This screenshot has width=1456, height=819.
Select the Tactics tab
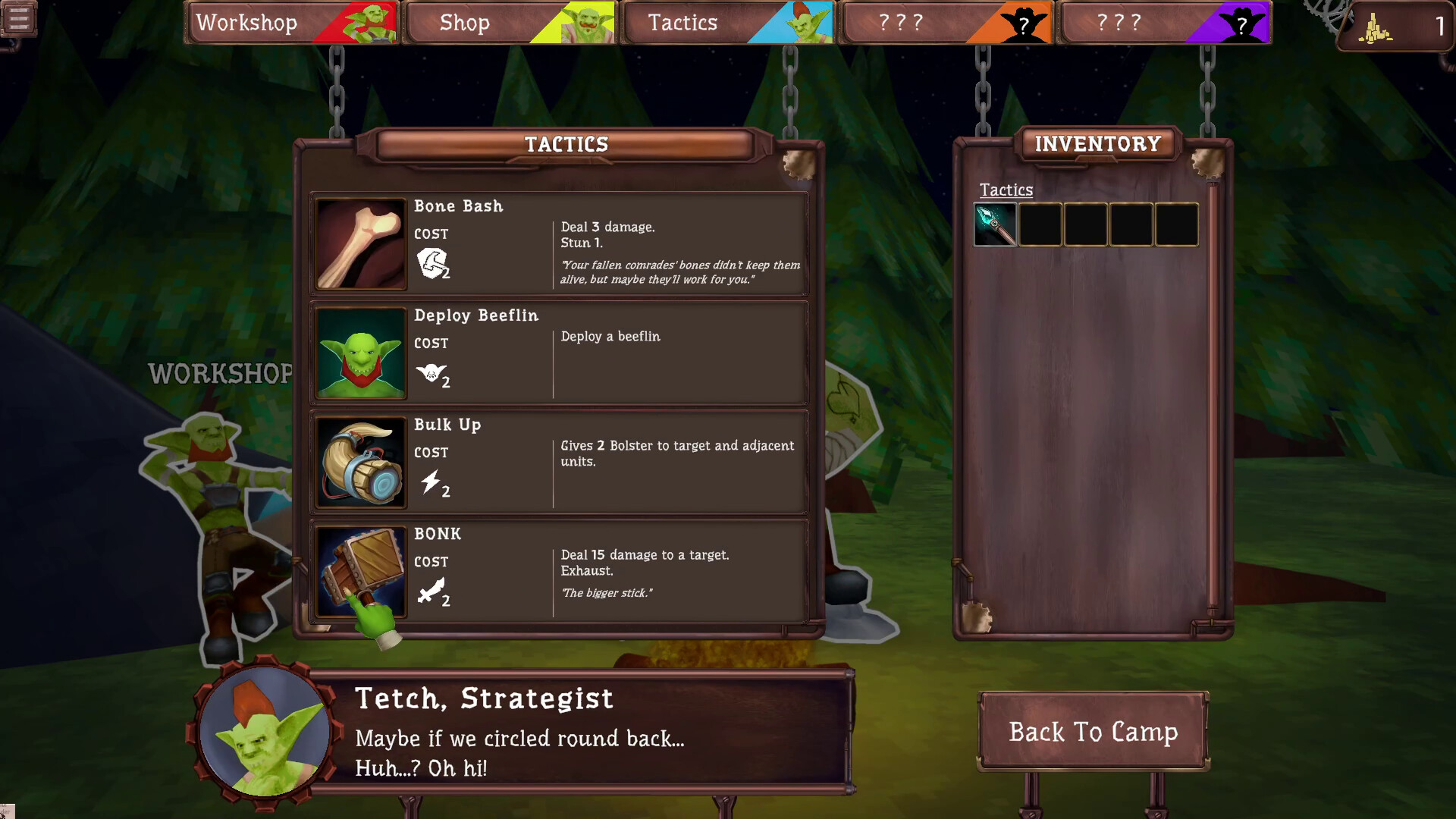(x=727, y=23)
